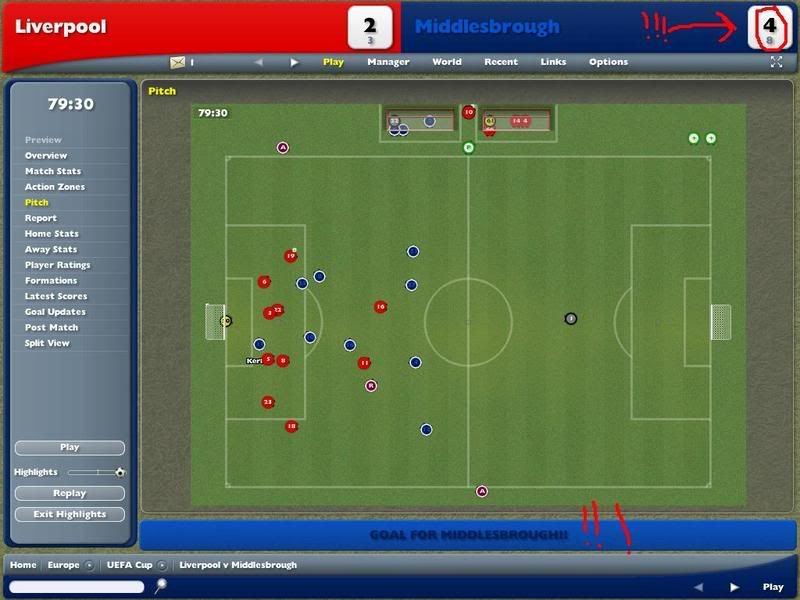Adjust the Highlights slider
This screenshot has width=800, height=600.
click(97, 472)
